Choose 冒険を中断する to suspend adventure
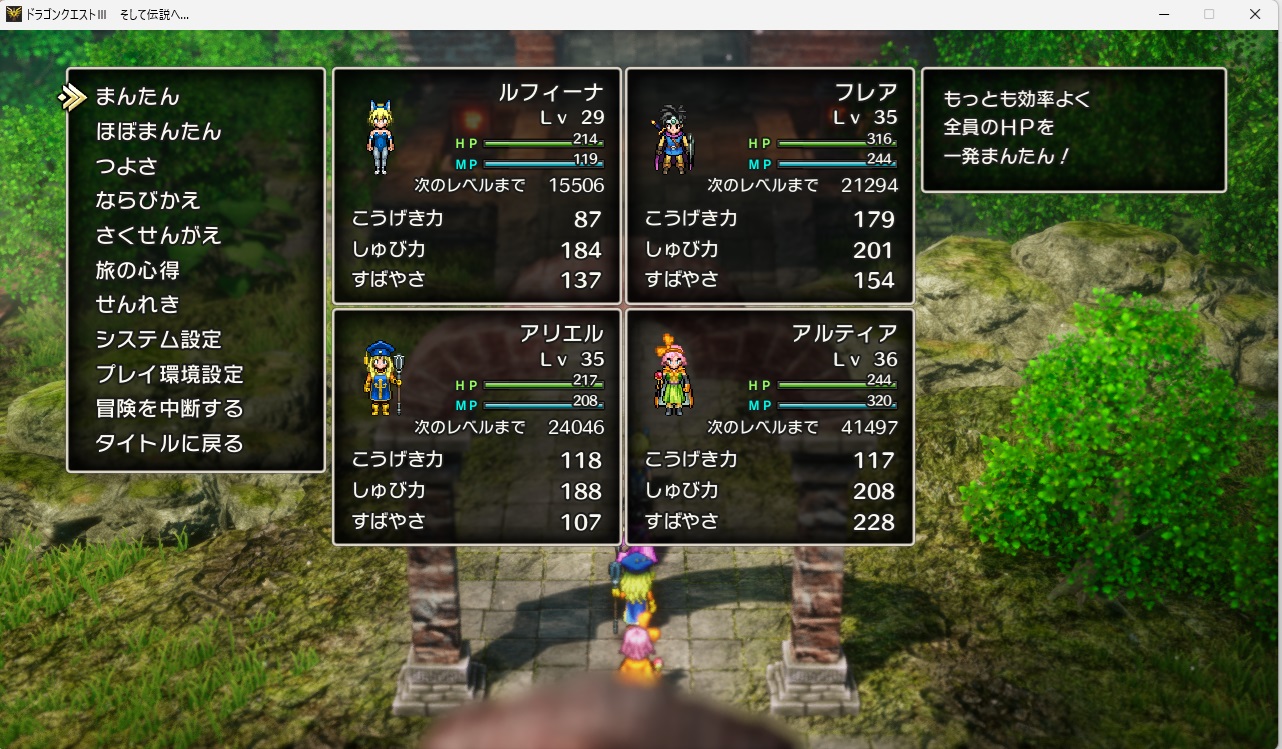Viewport: 1282px width, 749px height. (169, 408)
